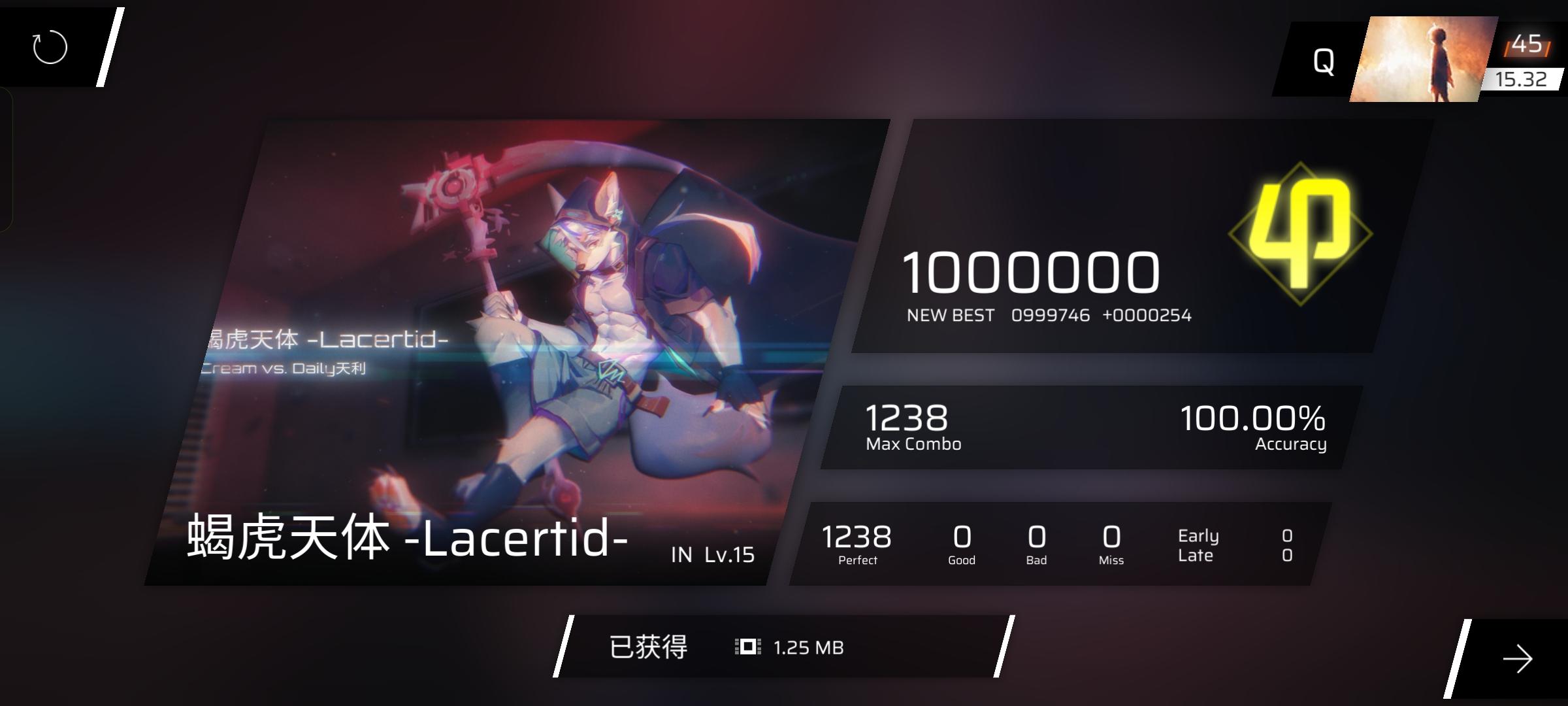This screenshot has height=706, width=1568.
Task: Click the retry arrow icon top-left
Action: click(x=49, y=47)
